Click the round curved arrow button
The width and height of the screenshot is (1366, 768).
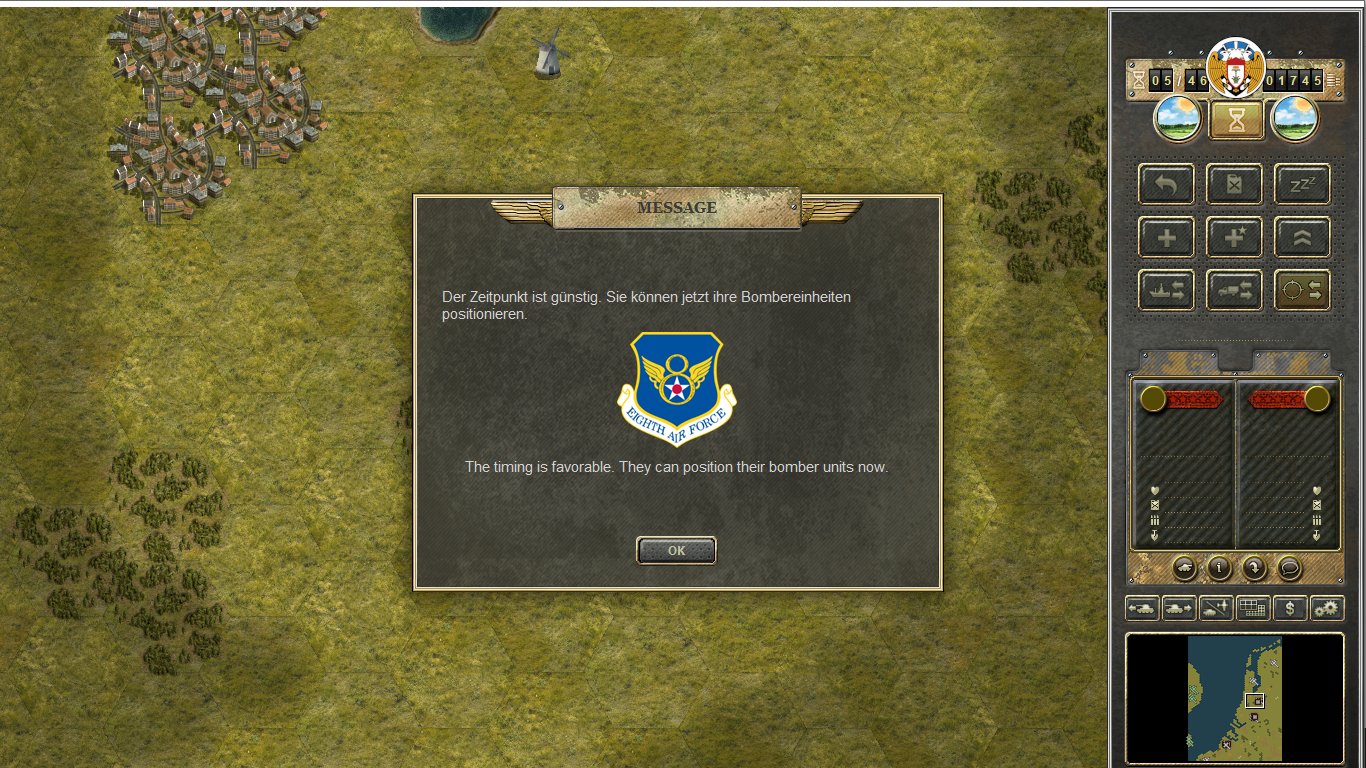1254,568
